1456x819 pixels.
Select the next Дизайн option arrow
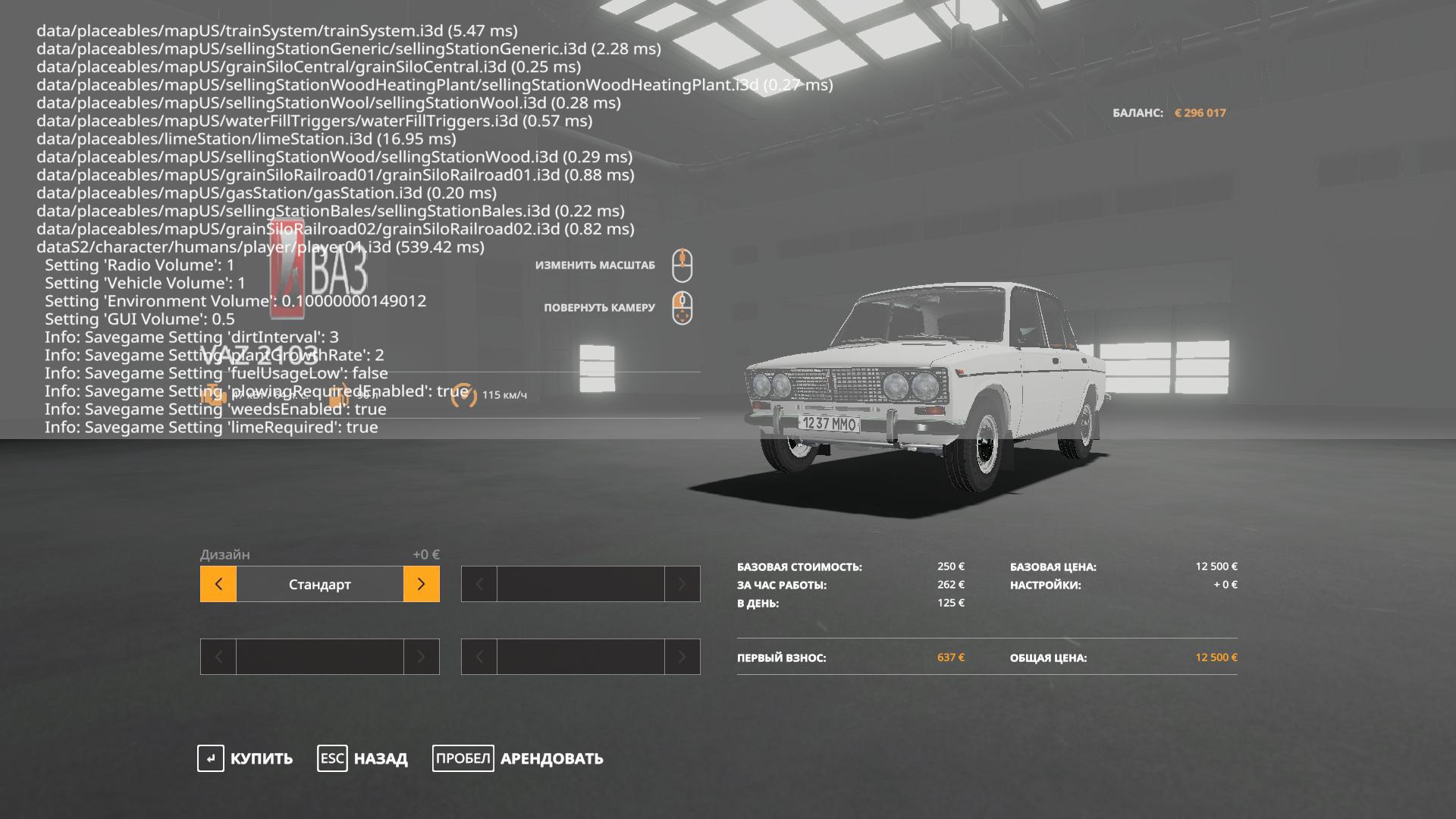(x=421, y=584)
